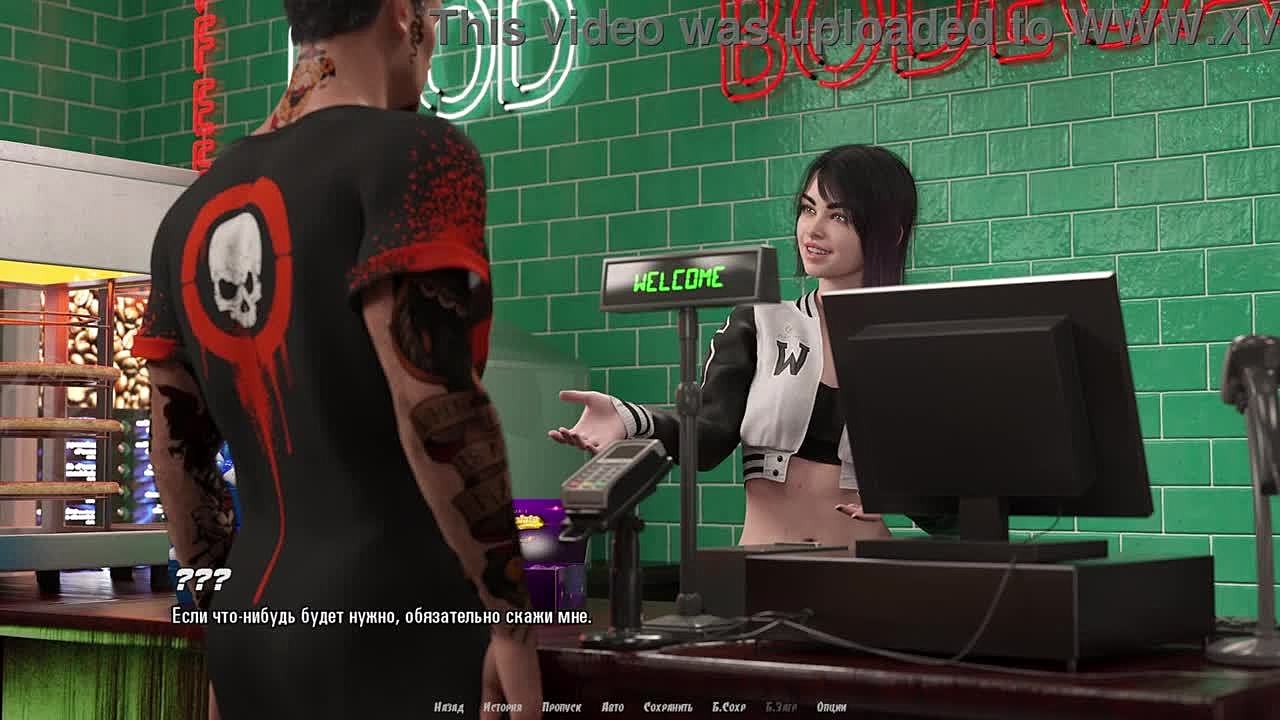Activate Пропуск to skip dialogue
1280x720 pixels.
tap(561, 707)
